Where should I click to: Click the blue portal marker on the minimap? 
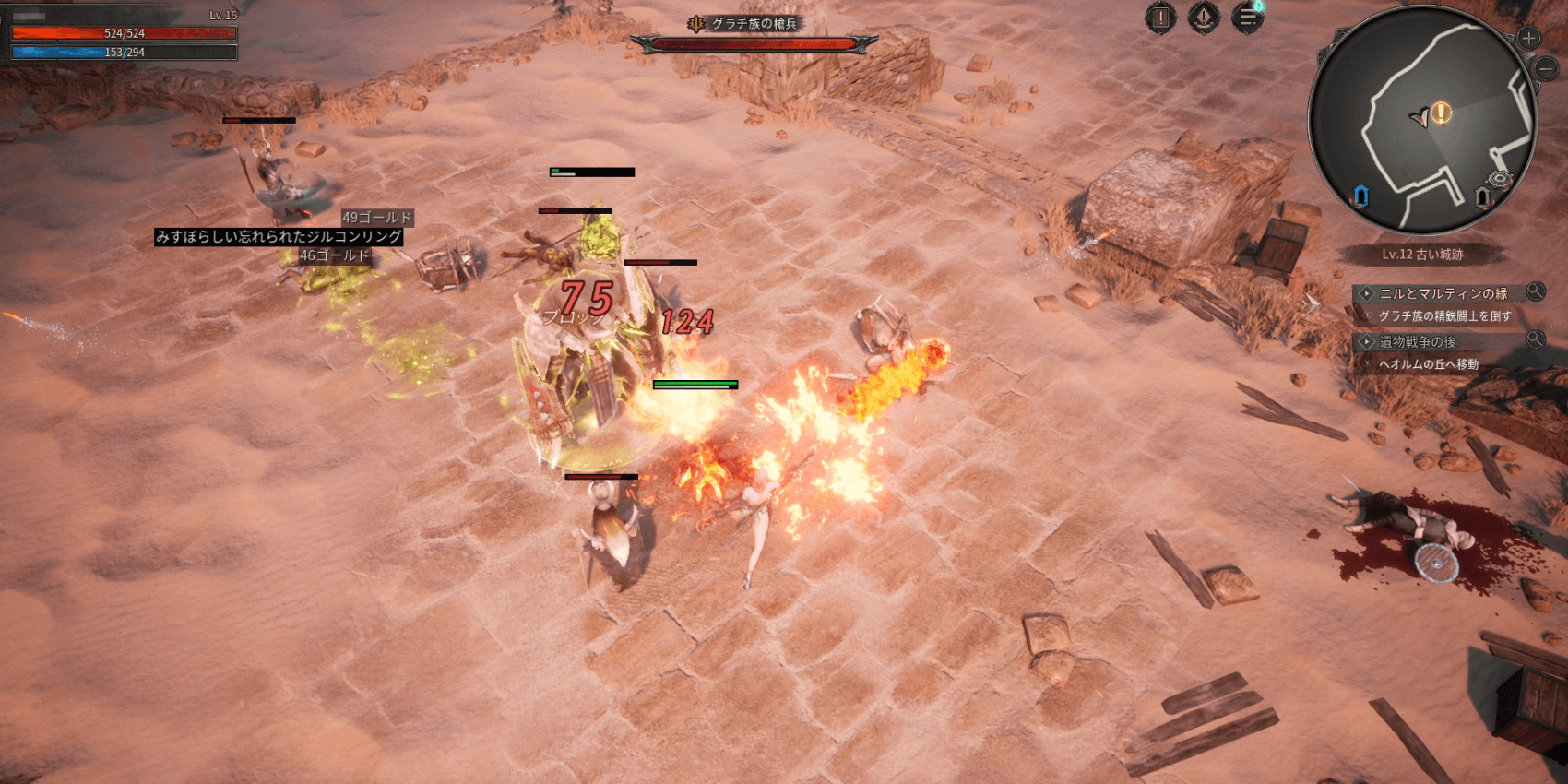(x=1360, y=196)
